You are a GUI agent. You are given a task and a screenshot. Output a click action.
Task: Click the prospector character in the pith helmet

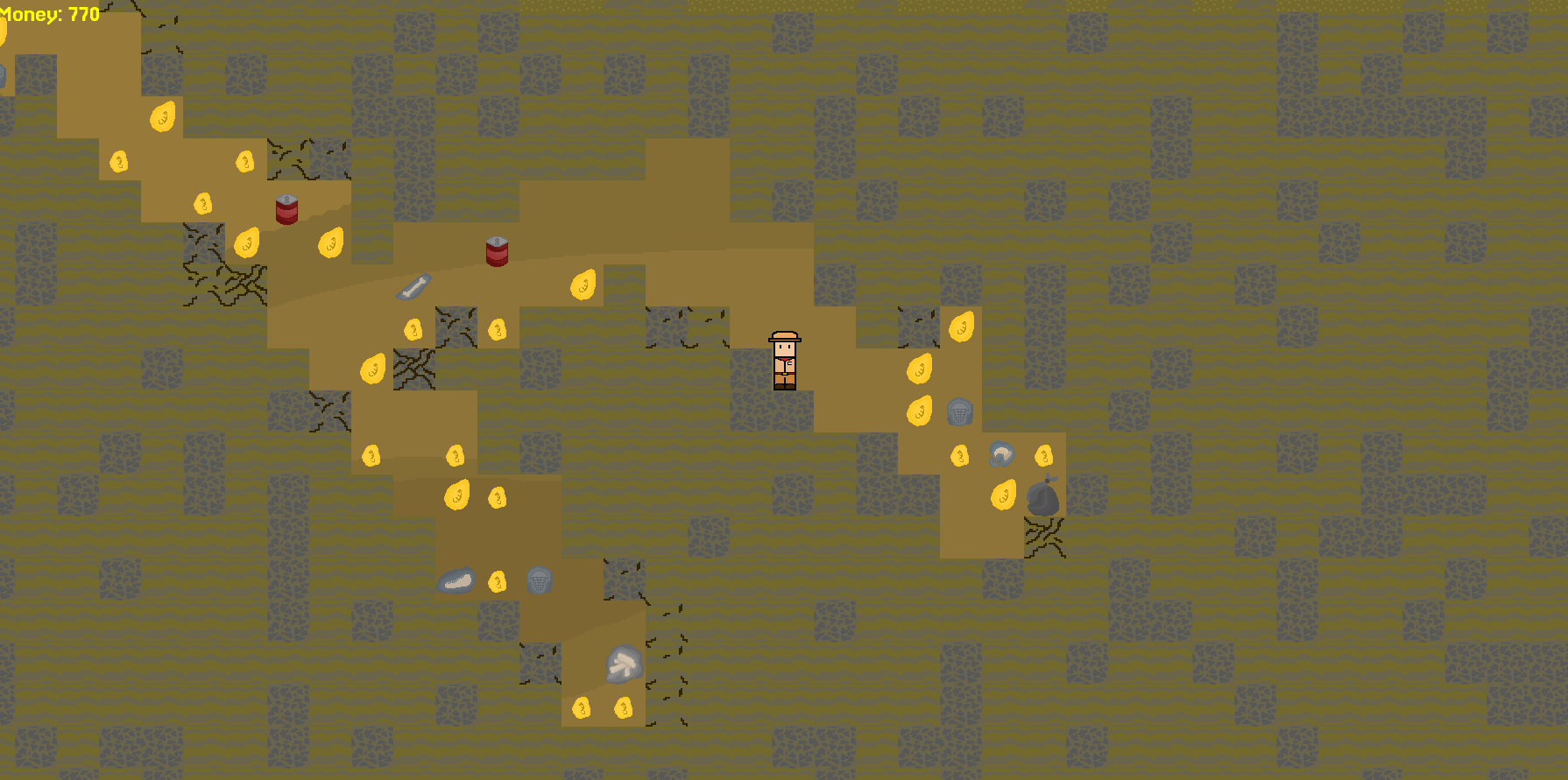pos(787,359)
